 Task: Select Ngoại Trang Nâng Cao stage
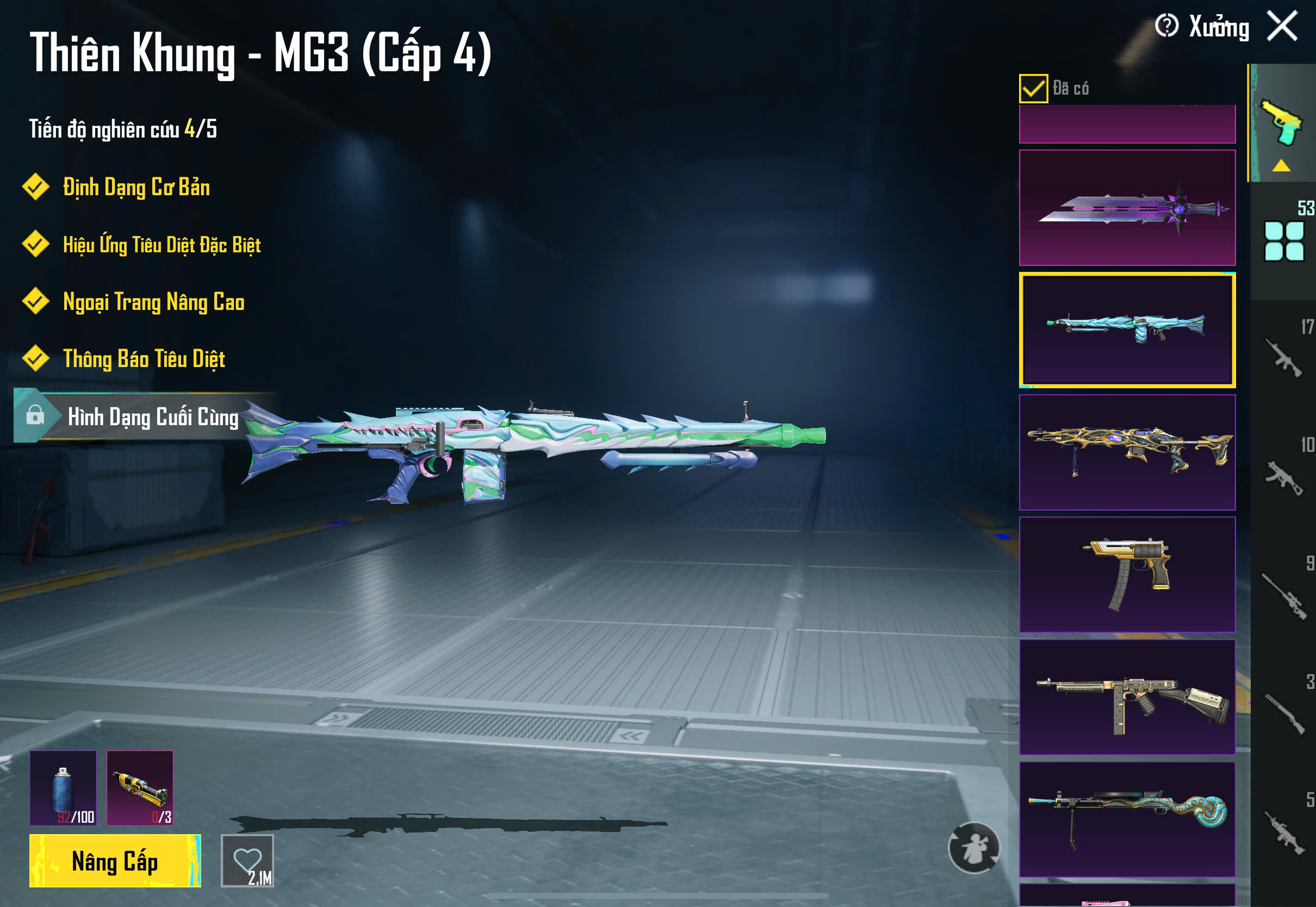point(153,302)
